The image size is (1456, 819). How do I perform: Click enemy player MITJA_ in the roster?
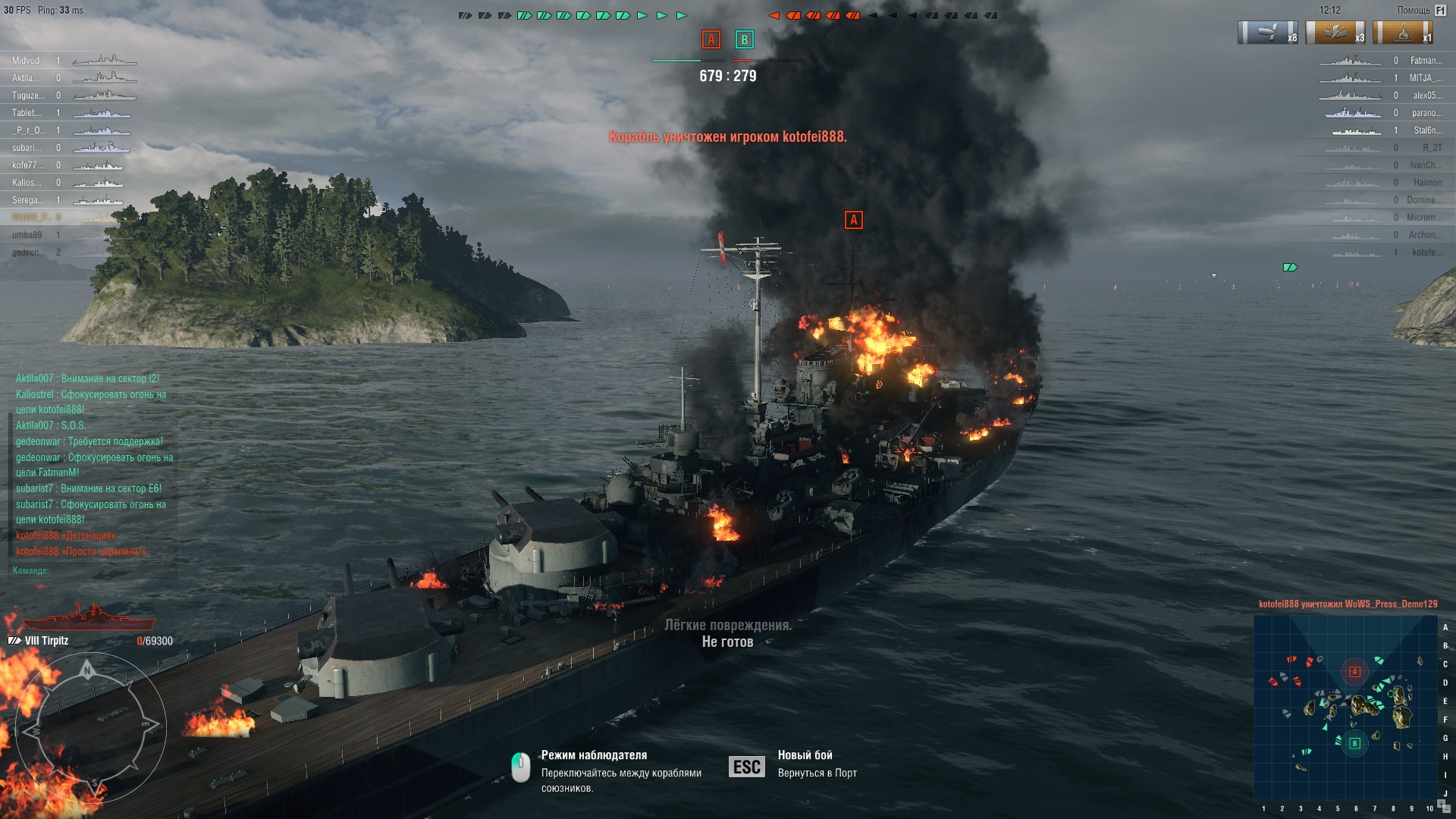(1425, 78)
